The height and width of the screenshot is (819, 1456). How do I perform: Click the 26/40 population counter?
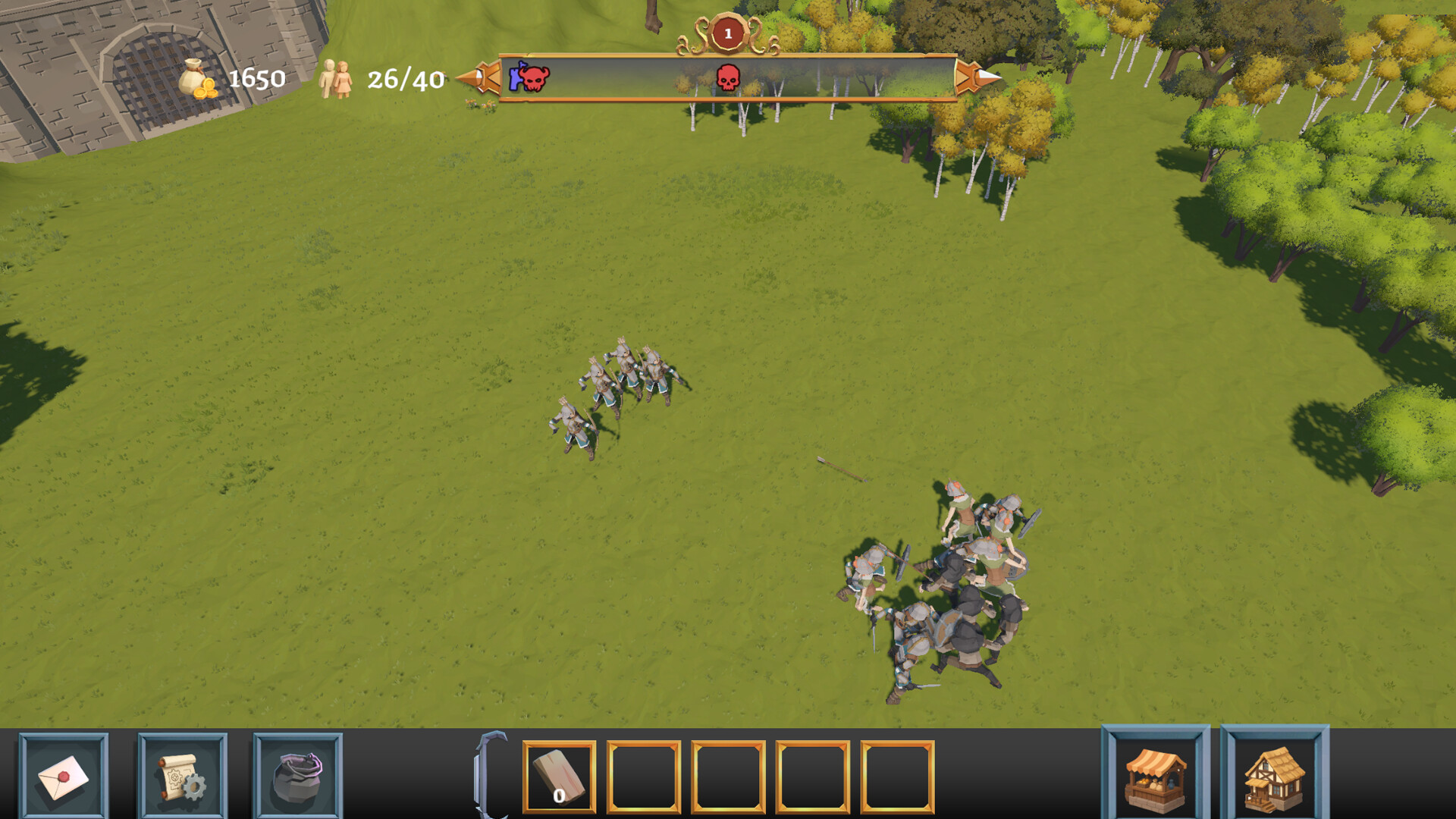click(x=405, y=79)
